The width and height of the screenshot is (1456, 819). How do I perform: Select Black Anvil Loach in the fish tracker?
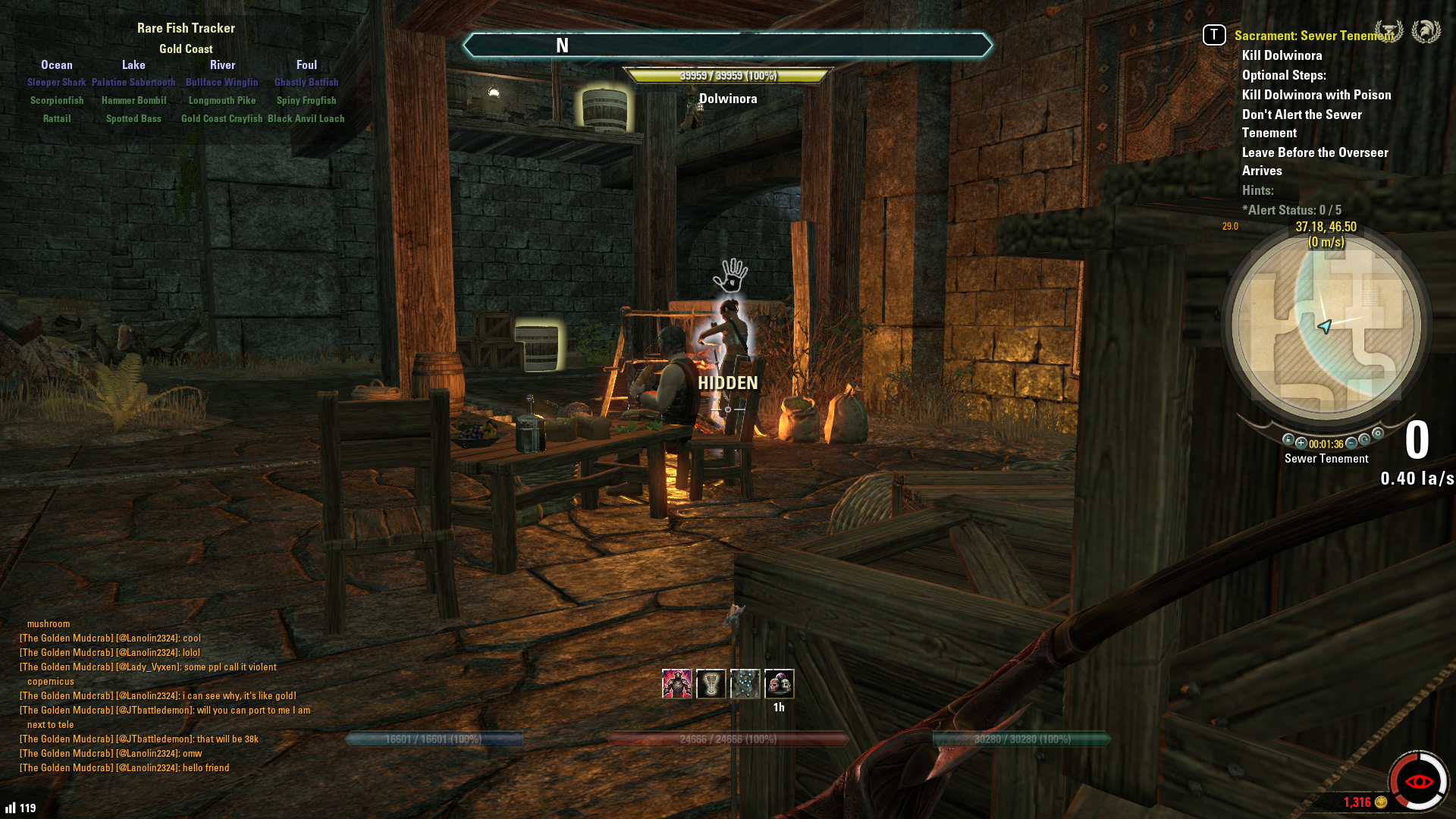tap(306, 118)
